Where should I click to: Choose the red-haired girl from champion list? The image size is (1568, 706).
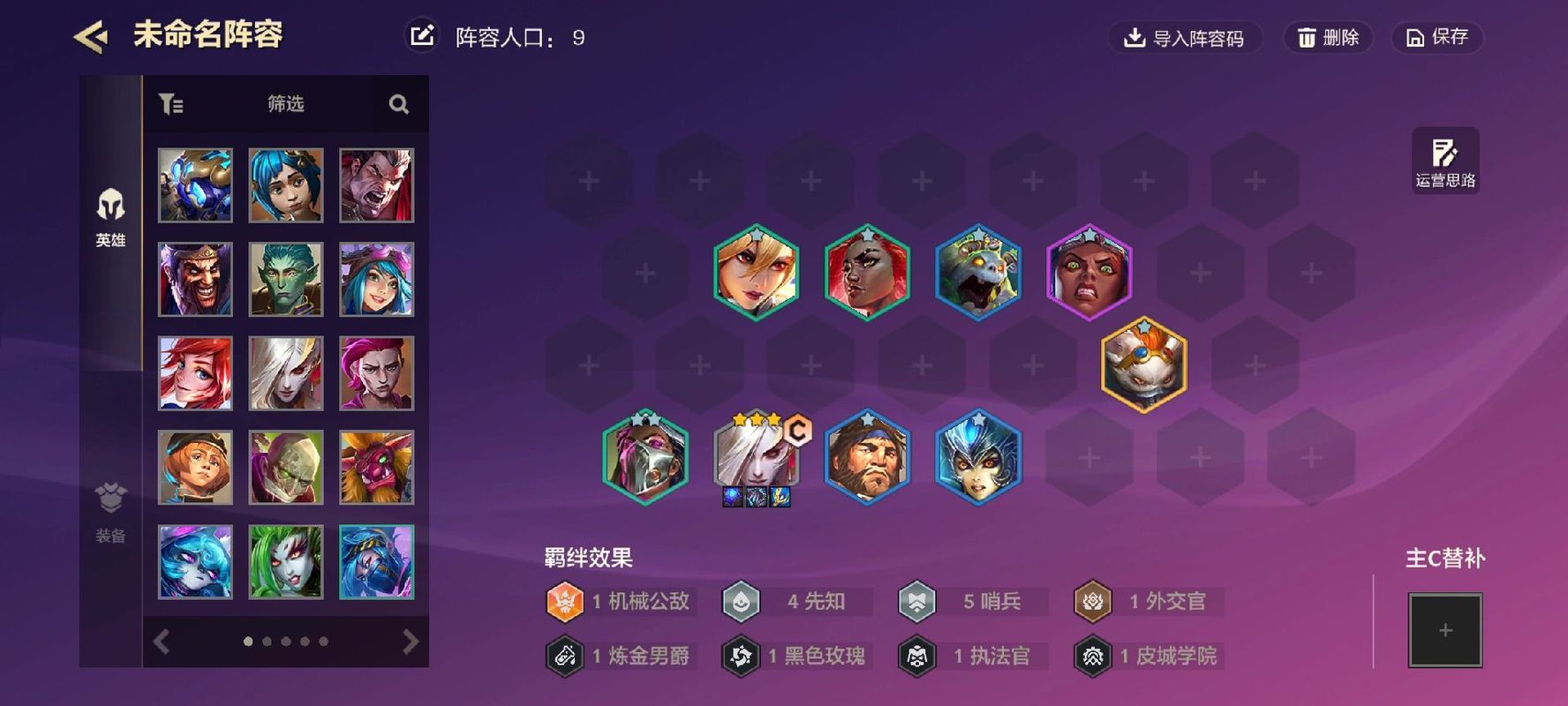195,373
